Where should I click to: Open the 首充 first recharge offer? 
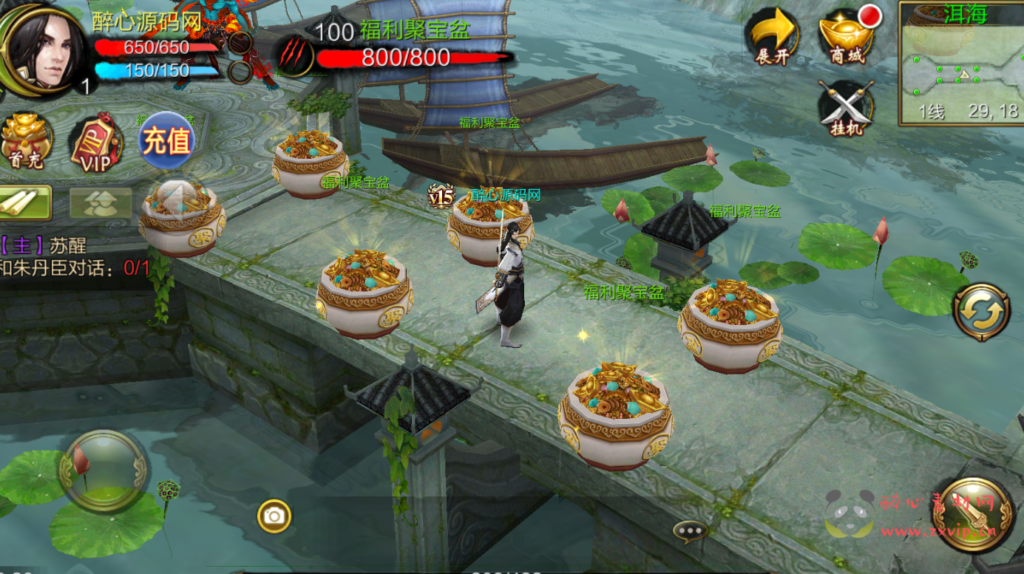(26, 142)
